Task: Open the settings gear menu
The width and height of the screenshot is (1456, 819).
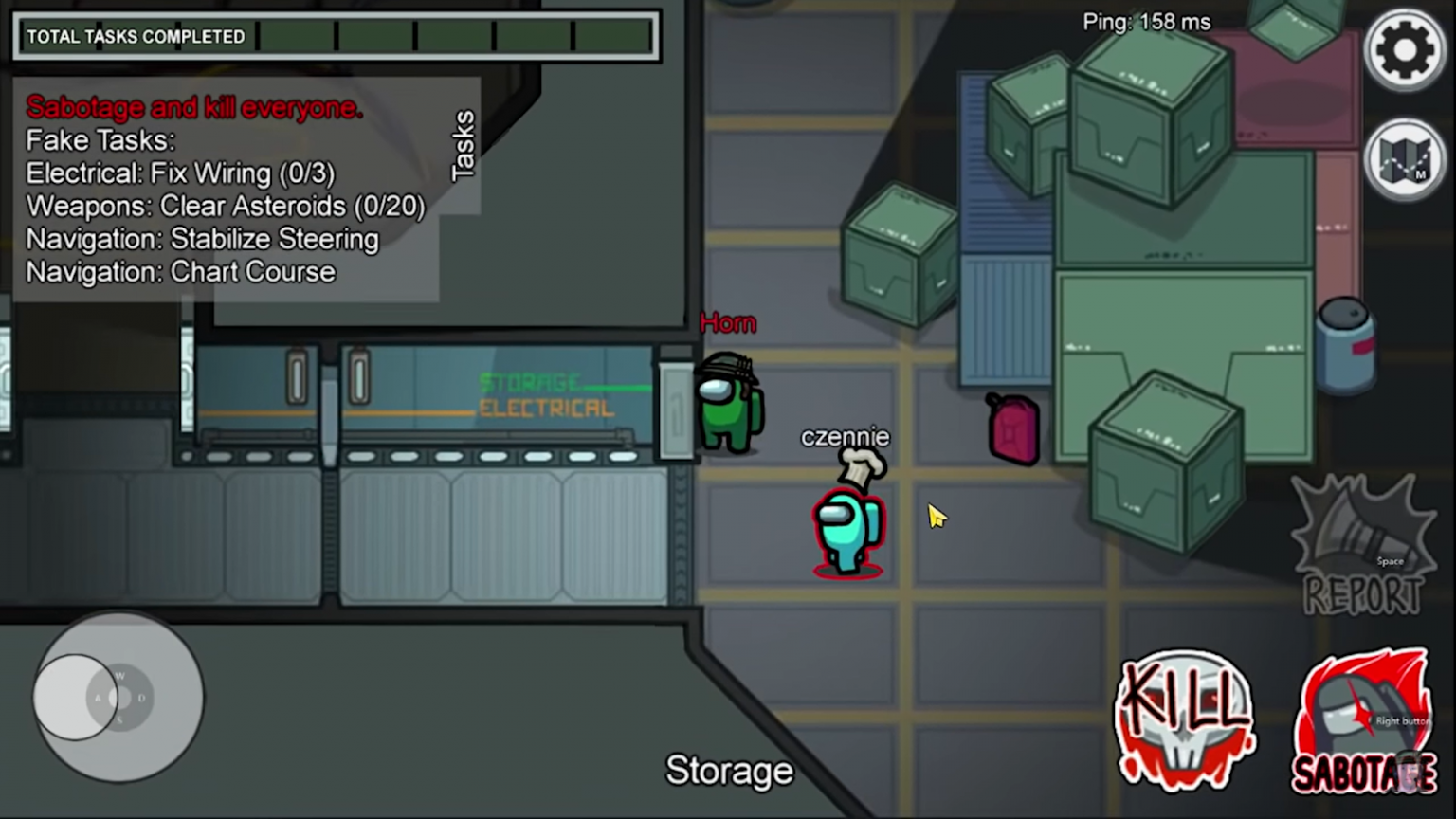Action: (1404, 50)
